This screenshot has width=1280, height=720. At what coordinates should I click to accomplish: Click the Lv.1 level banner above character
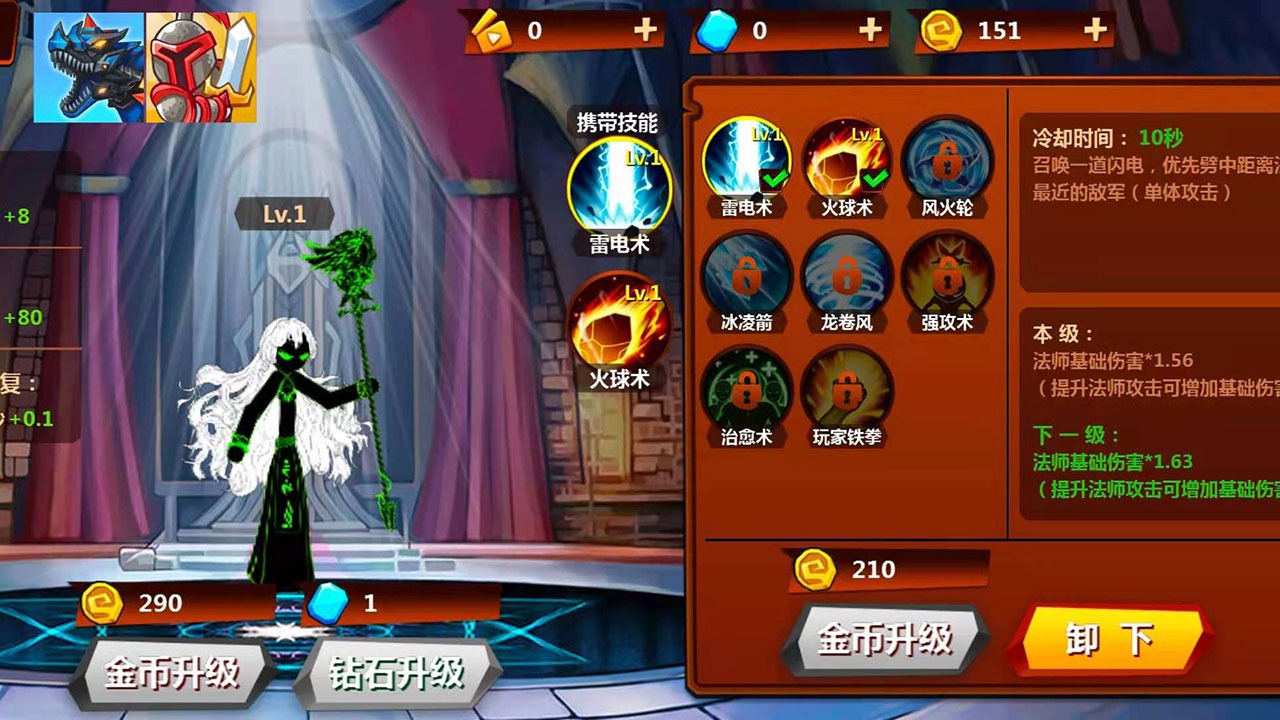[286, 213]
